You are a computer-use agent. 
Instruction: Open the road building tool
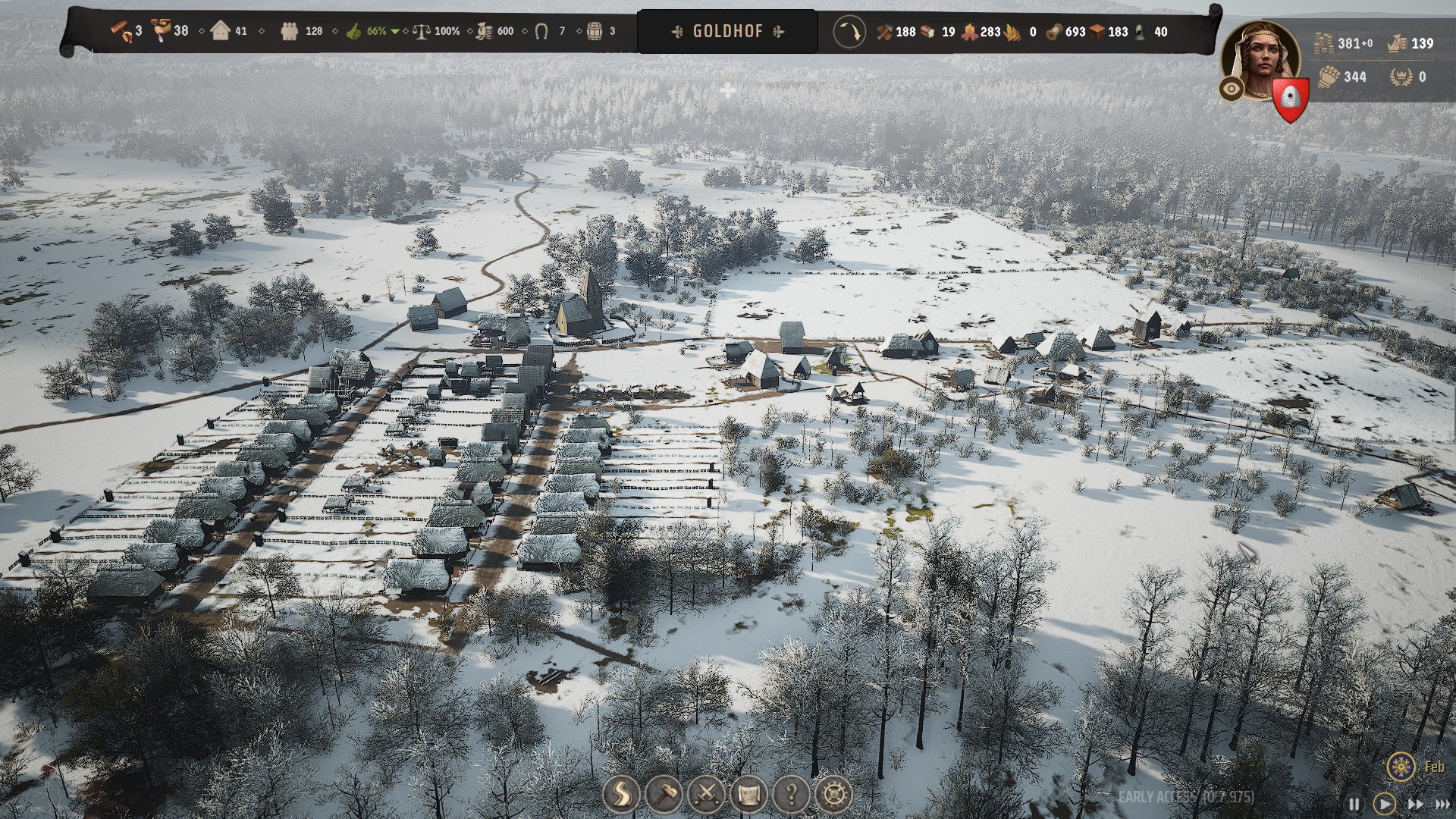[621, 795]
